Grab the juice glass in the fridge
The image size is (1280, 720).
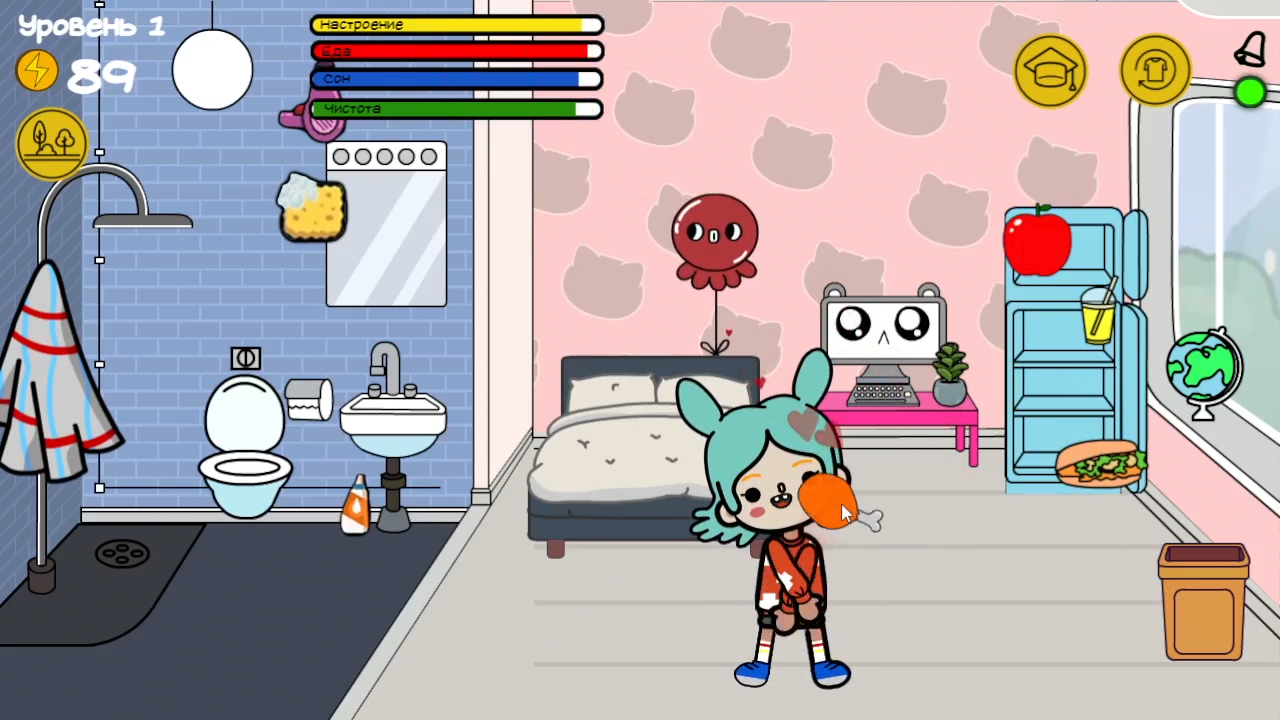[1098, 322]
